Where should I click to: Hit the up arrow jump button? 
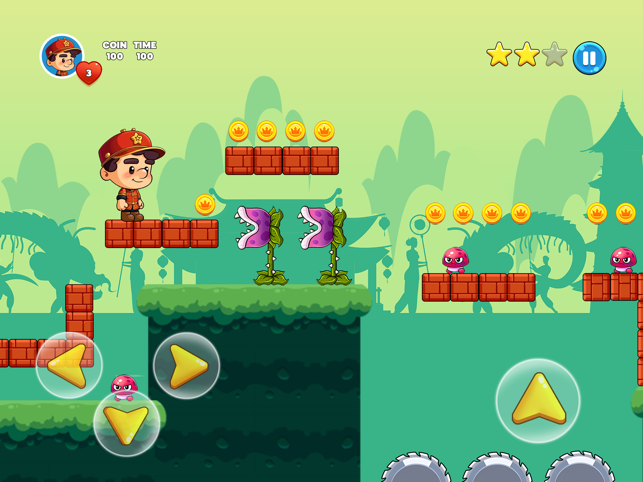[538, 400]
